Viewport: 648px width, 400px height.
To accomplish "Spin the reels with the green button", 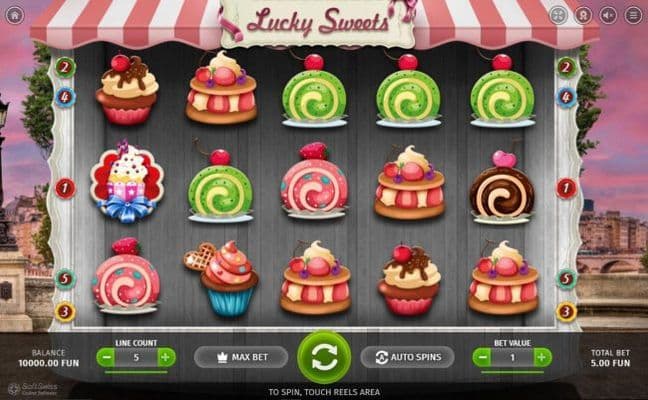I will pos(324,357).
